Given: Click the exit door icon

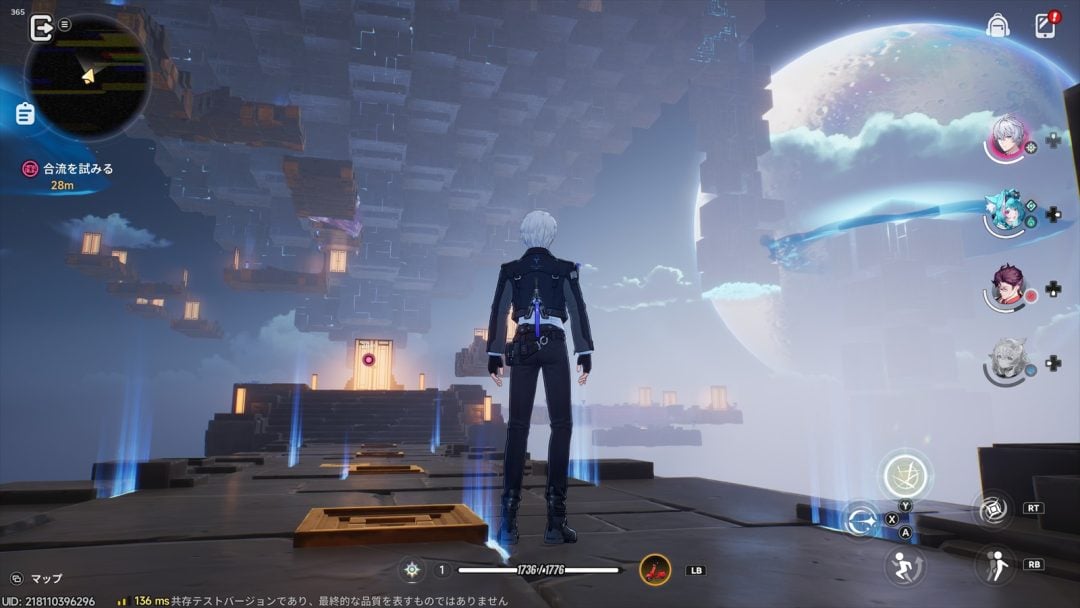Looking at the screenshot, I should pos(42,27).
